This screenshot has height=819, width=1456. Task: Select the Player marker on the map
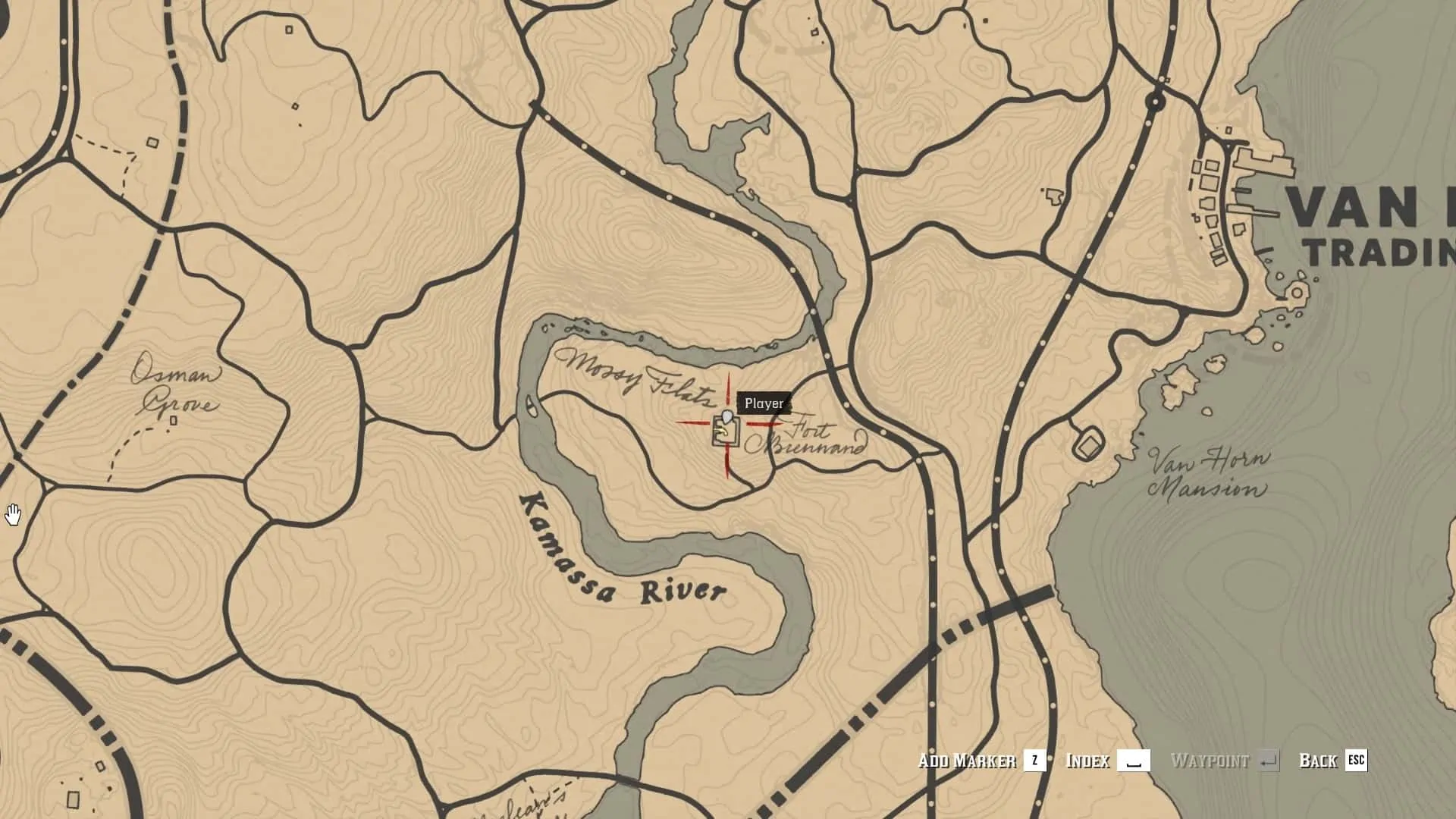[727, 418]
